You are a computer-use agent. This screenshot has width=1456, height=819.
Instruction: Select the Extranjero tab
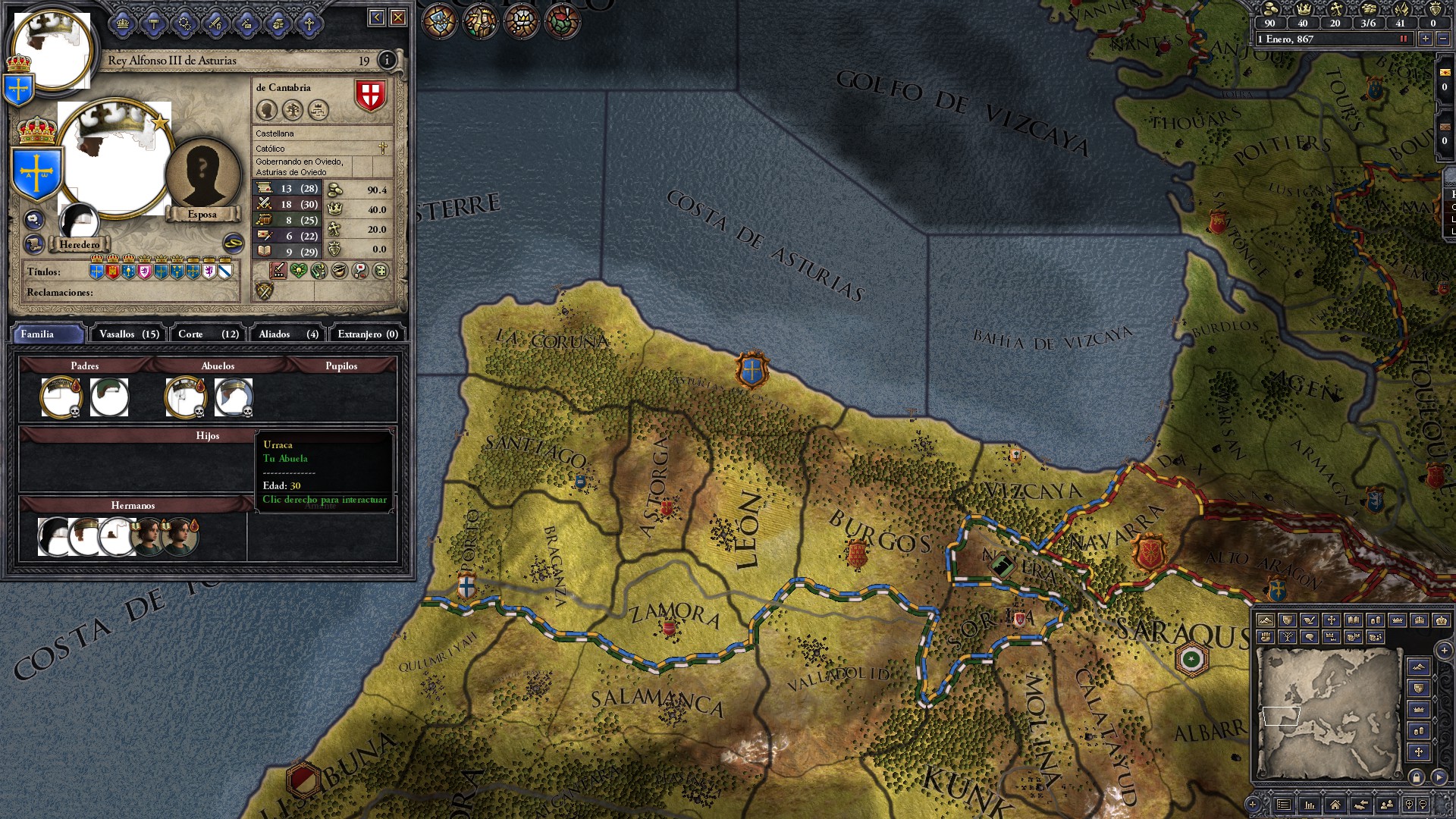[x=368, y=334]
